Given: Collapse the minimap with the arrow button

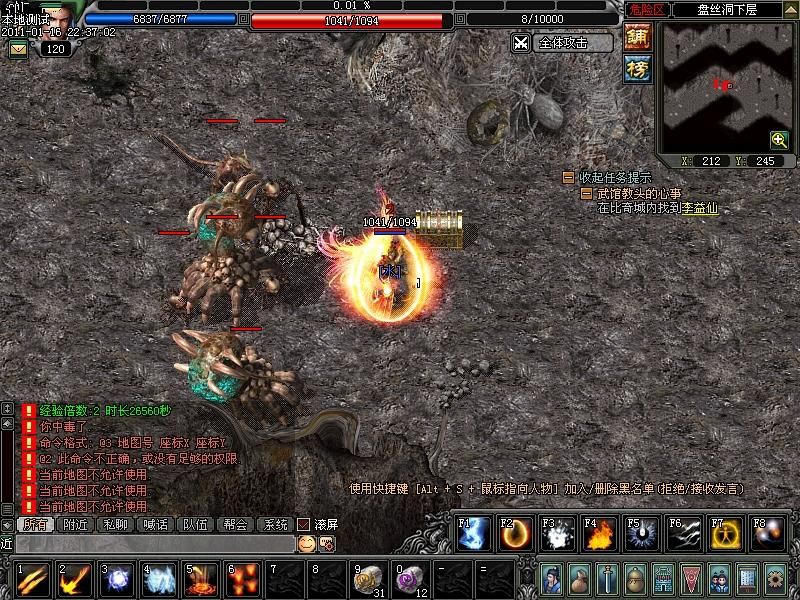Looking at the screenshot, I should [x=791, y=10].
